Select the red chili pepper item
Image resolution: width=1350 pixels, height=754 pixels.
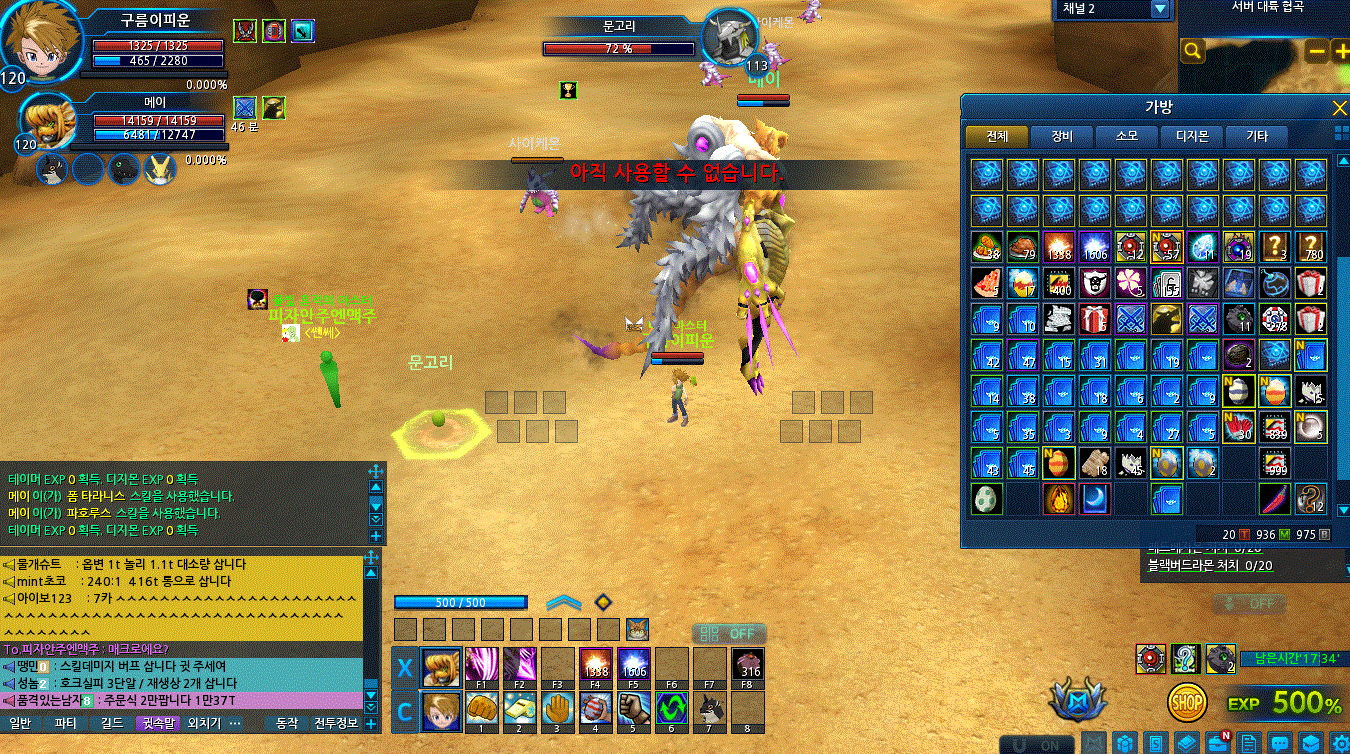(1274, 498)
